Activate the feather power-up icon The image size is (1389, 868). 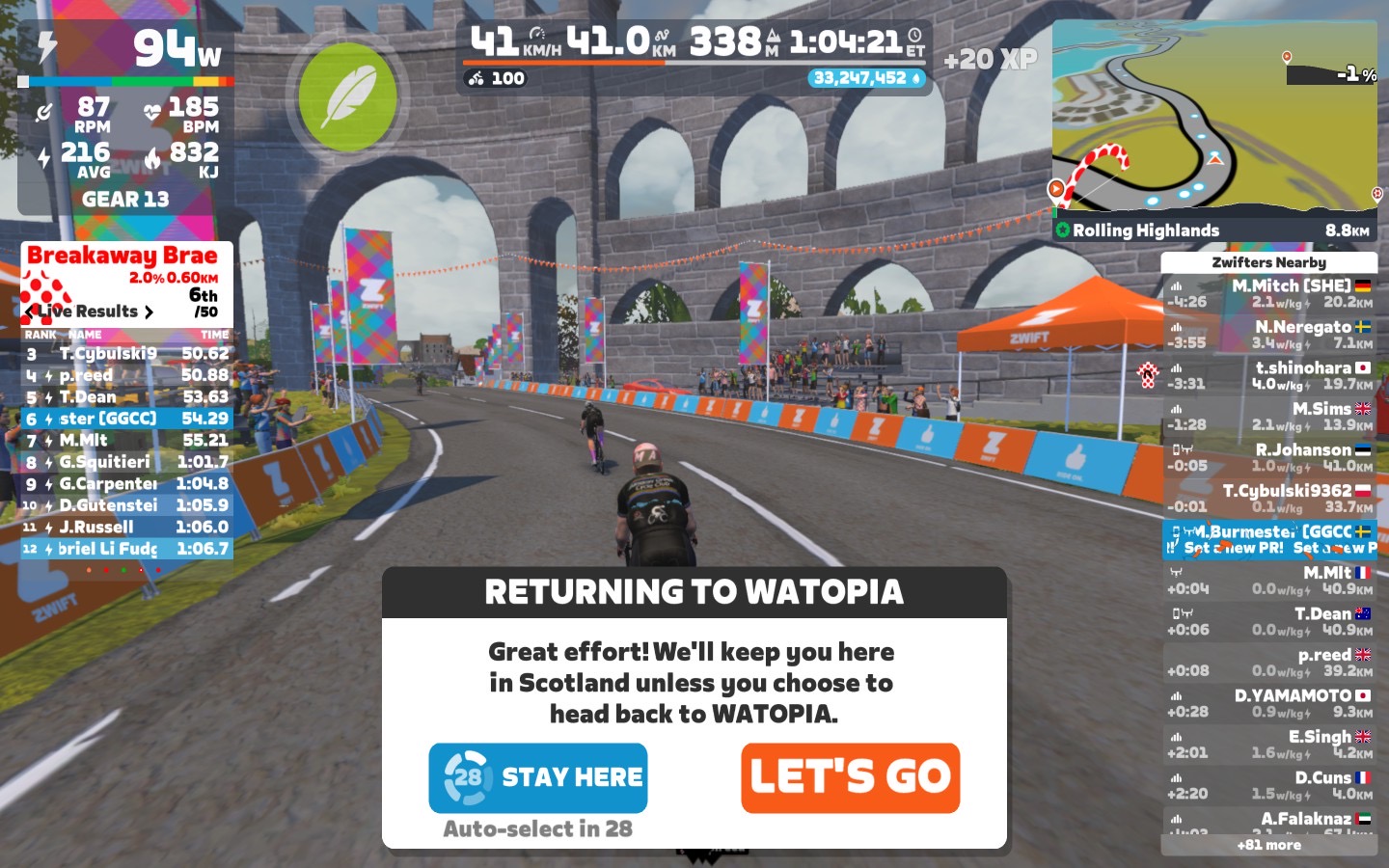click(347, 97)
